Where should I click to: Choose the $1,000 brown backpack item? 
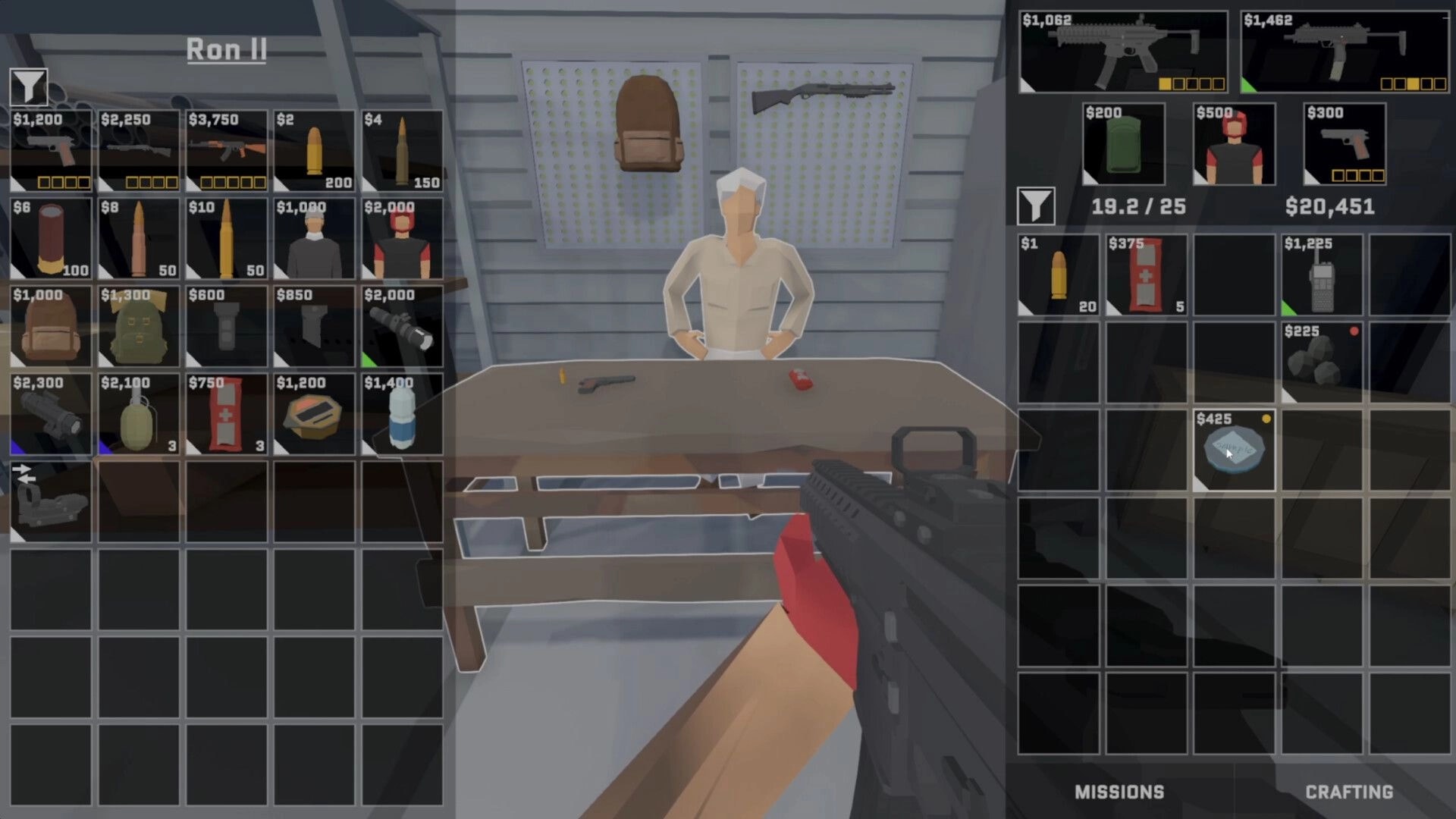tap(50, 326)
